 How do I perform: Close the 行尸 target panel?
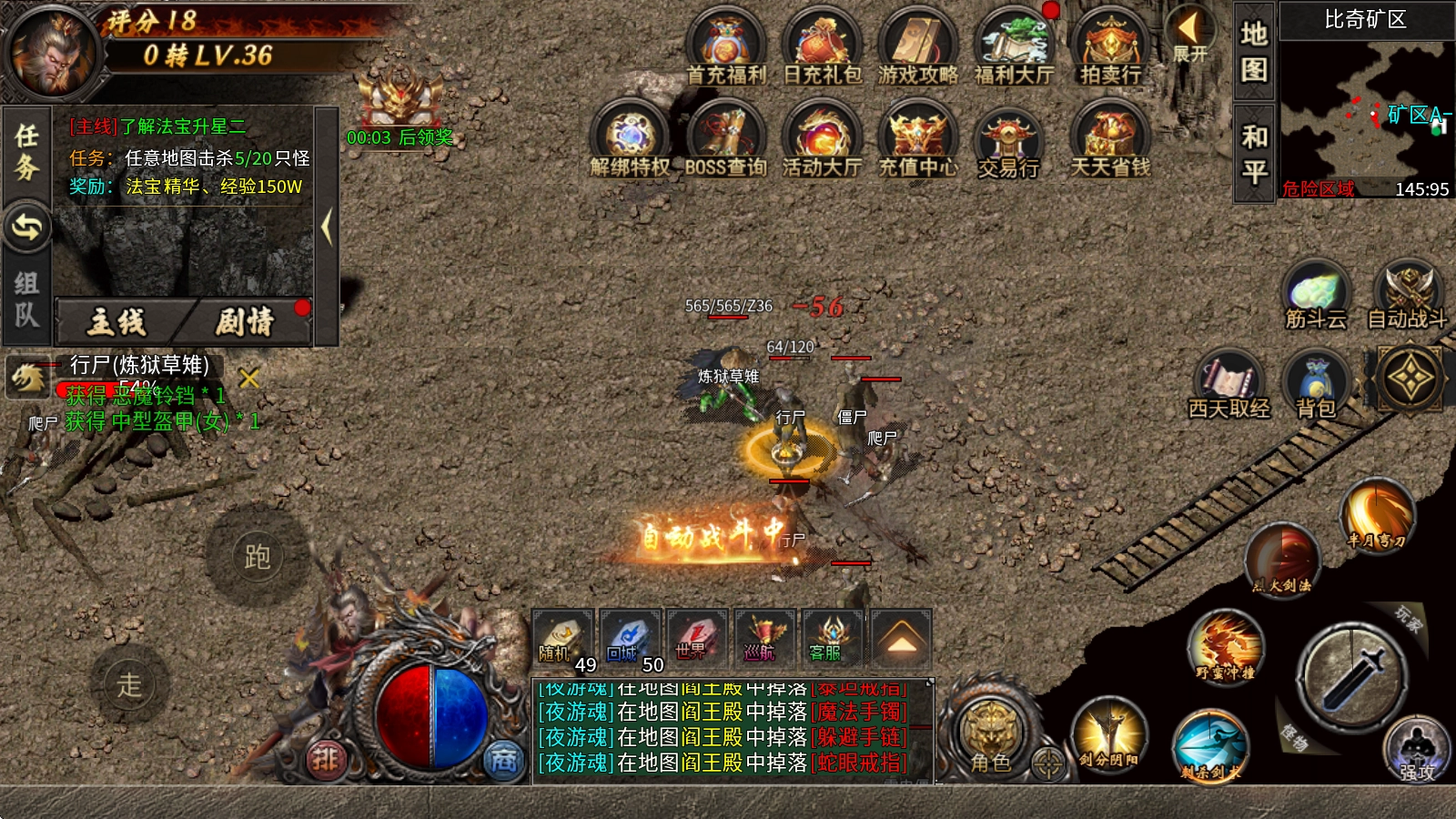(x=248, y=378)
